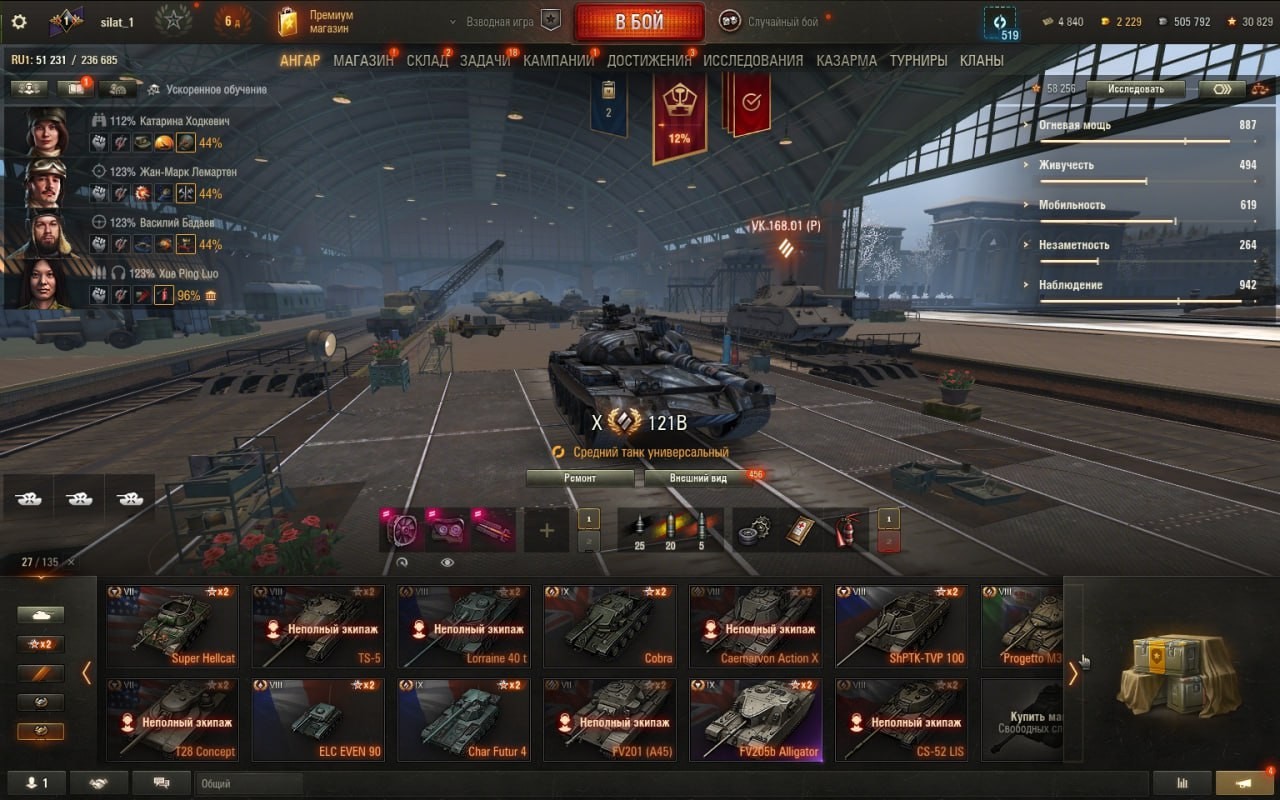
Task: Go to the ЗАДАЧИ missions tab
Action: 485,61
